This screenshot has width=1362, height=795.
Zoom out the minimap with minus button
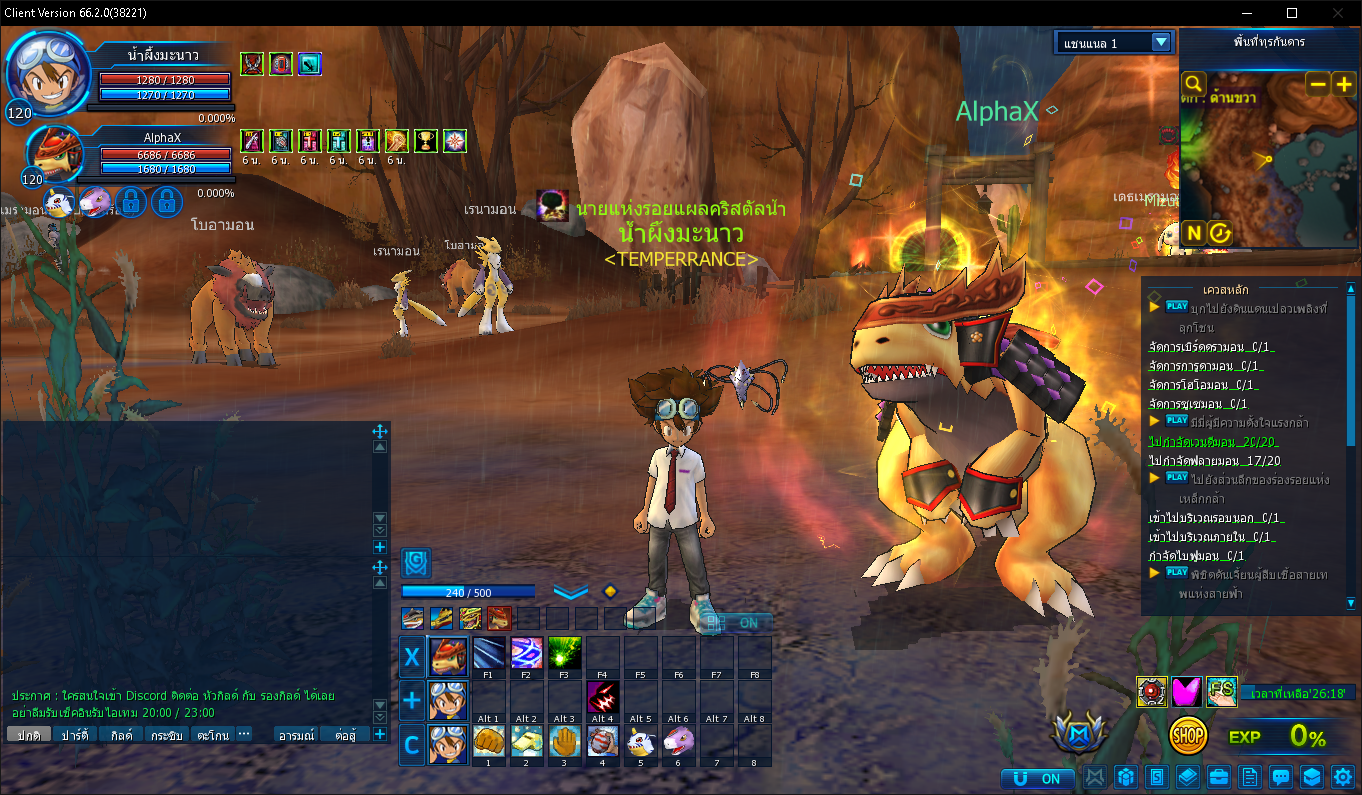tap(1318, 85)
